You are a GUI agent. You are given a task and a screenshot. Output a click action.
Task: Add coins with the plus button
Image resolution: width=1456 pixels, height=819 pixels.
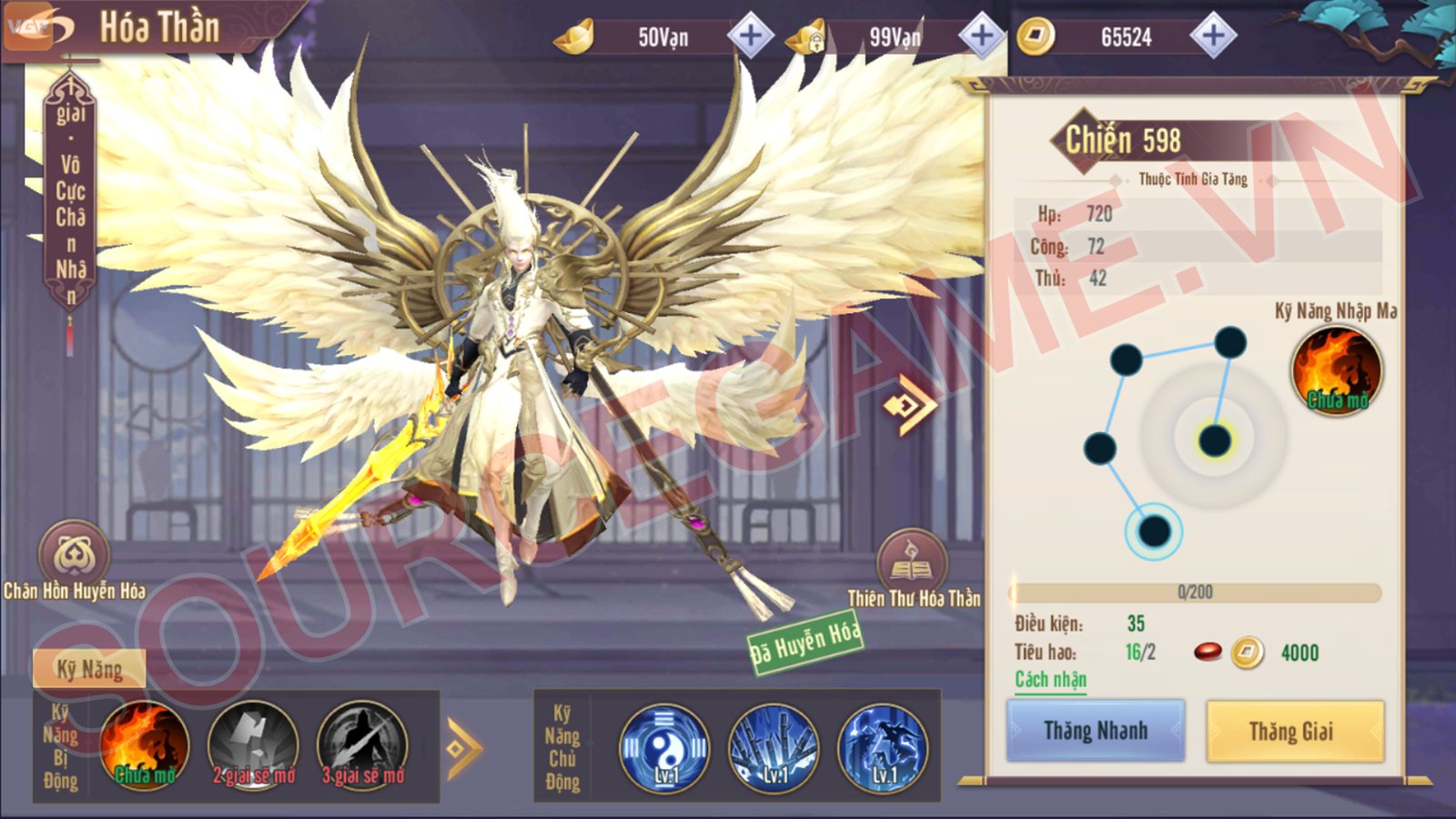(1213, 36)
